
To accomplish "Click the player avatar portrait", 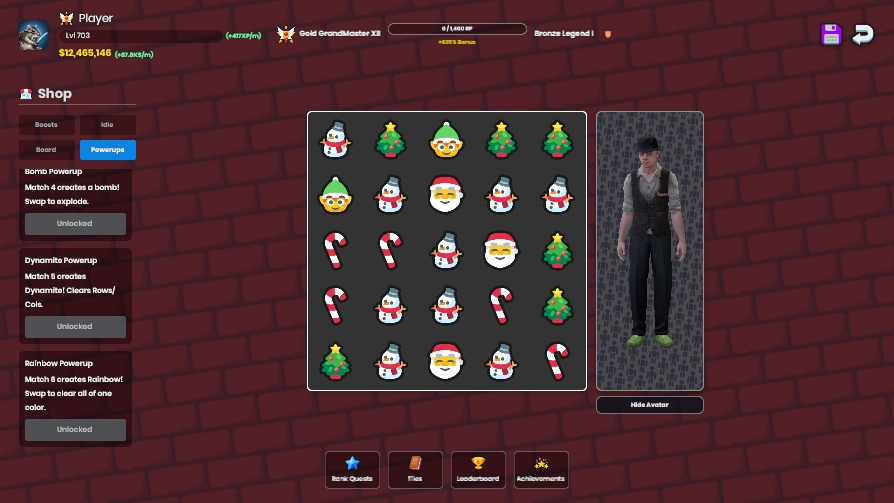I will pyautogui.click(x=34, y=36).
